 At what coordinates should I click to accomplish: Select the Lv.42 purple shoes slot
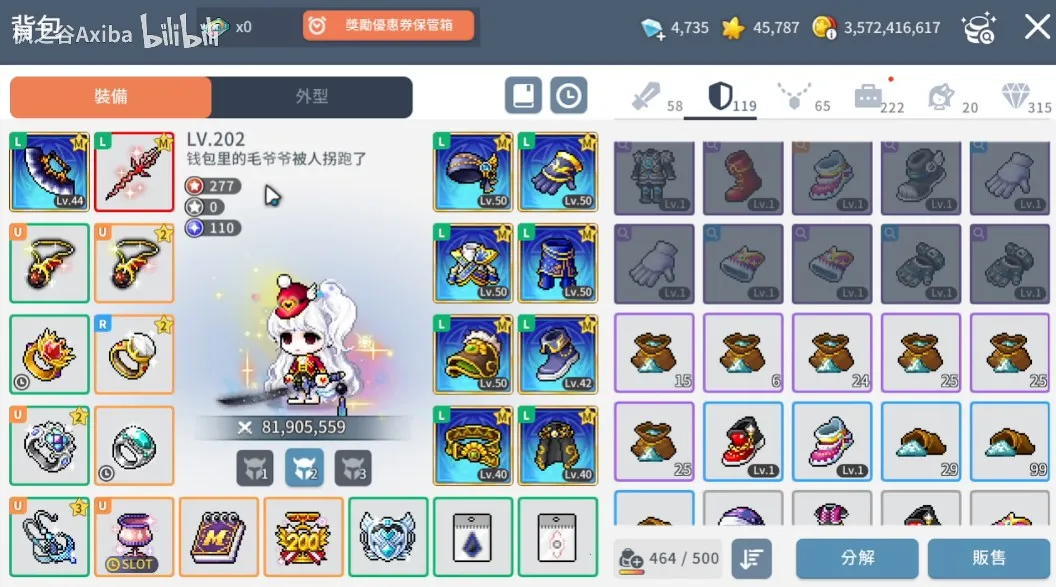tap(557, 353)
